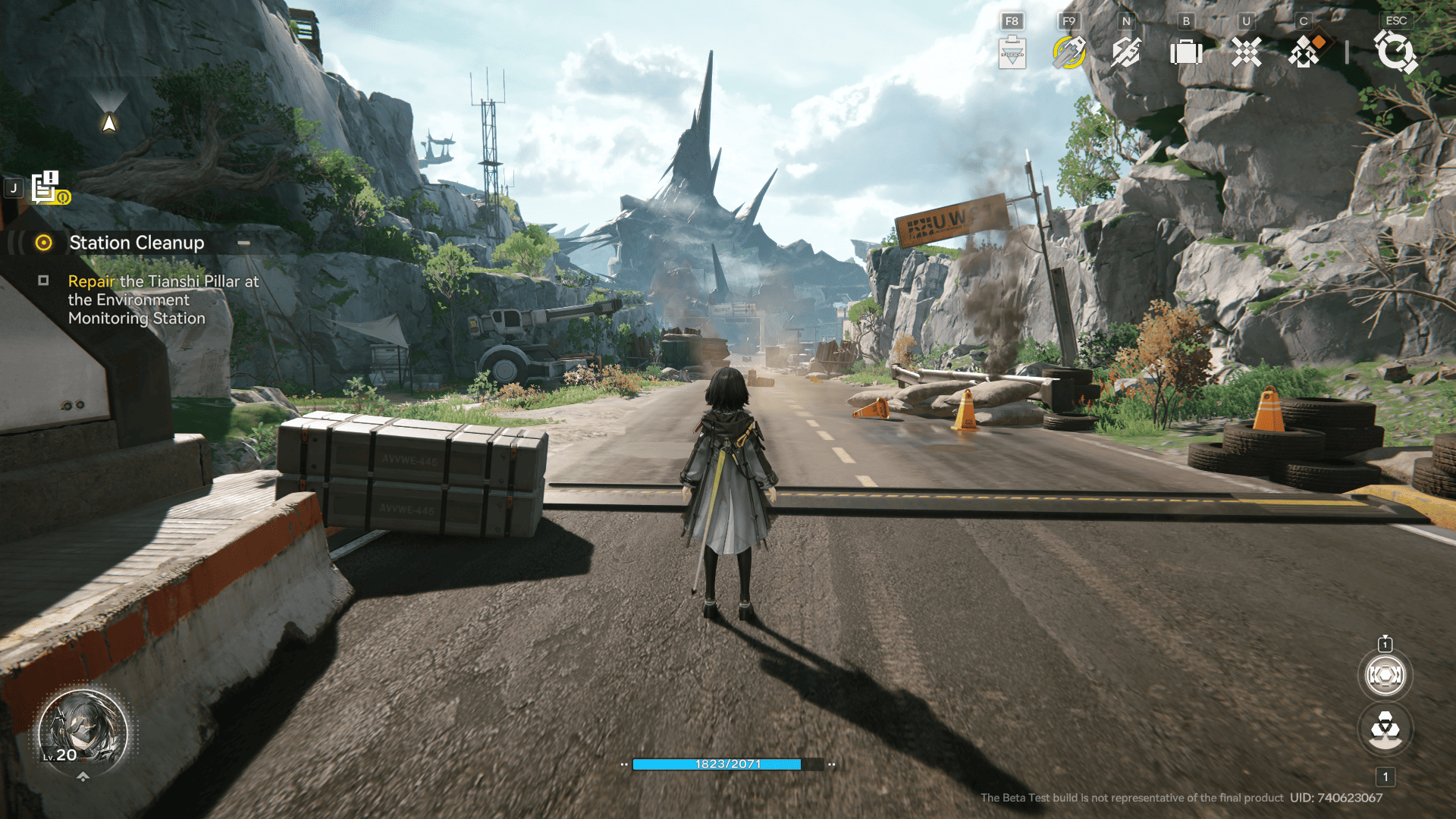The height and width of the screenshot is (819, 1456).
Task: Open the yellow-ringed tool icon
Action: (1069, 52)
